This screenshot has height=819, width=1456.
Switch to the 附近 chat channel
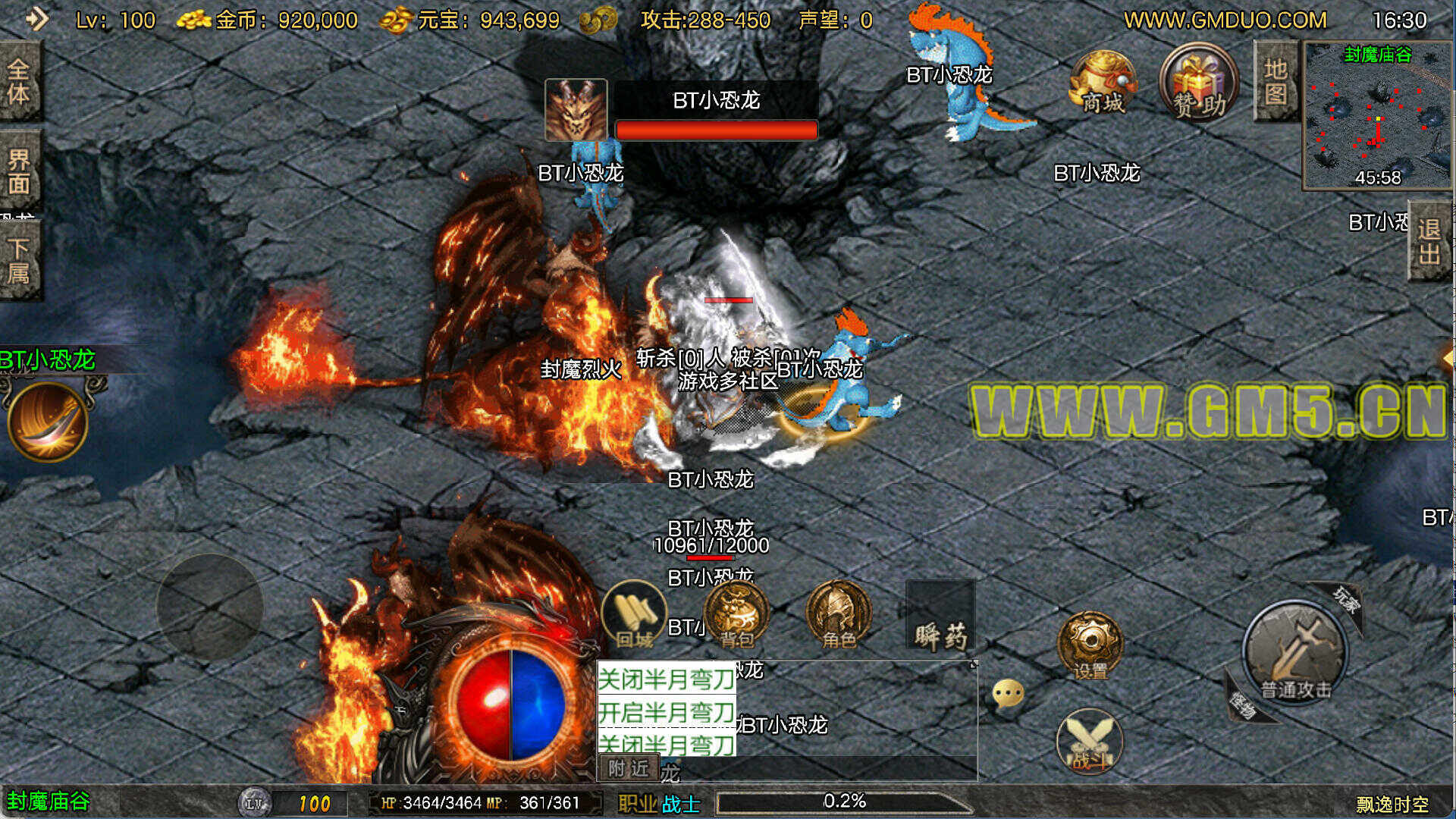(629, 768)
